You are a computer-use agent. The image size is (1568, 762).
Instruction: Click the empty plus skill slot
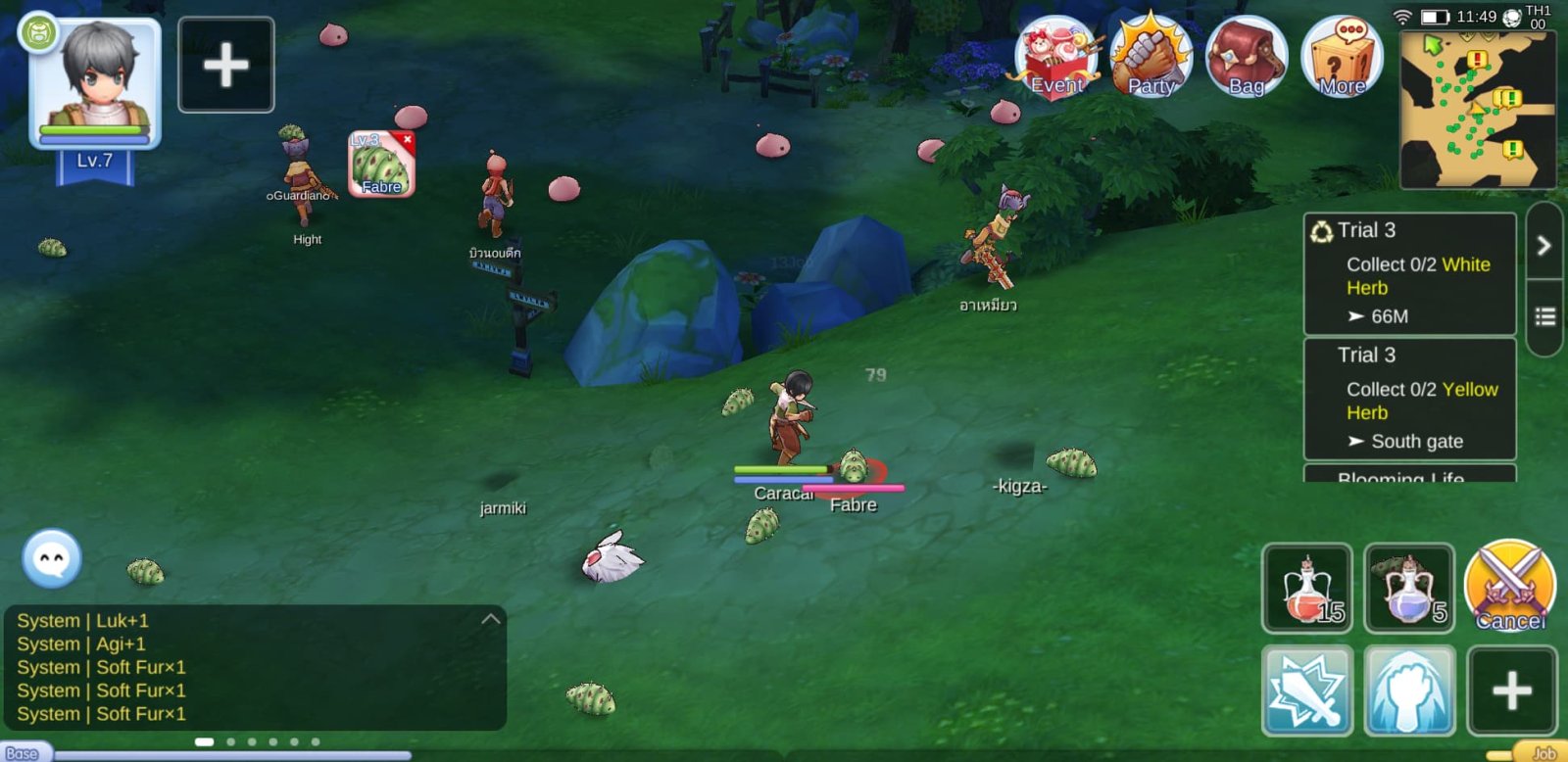tap(1511, 691)
